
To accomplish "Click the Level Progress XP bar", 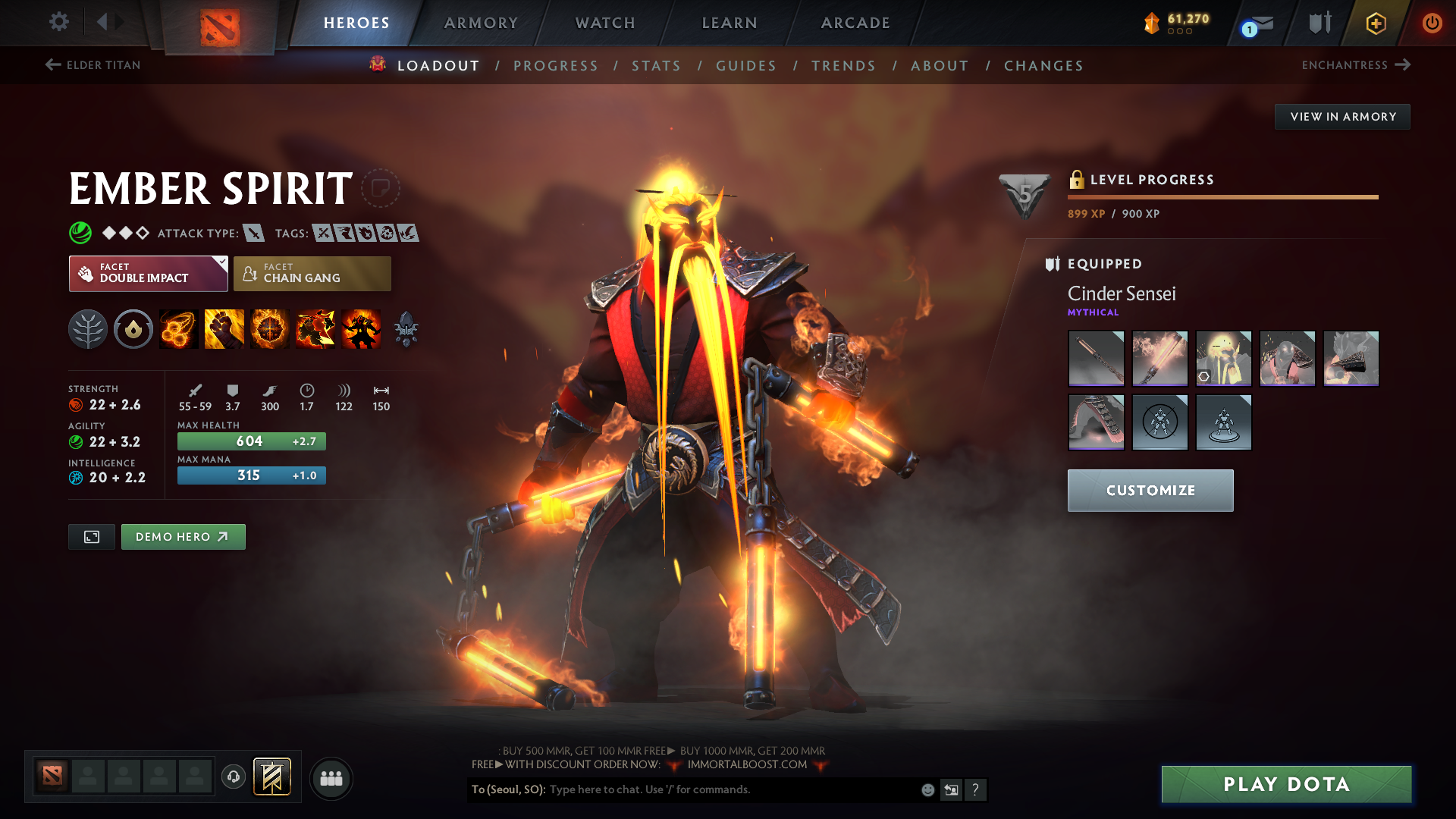I will (1222, 196).
